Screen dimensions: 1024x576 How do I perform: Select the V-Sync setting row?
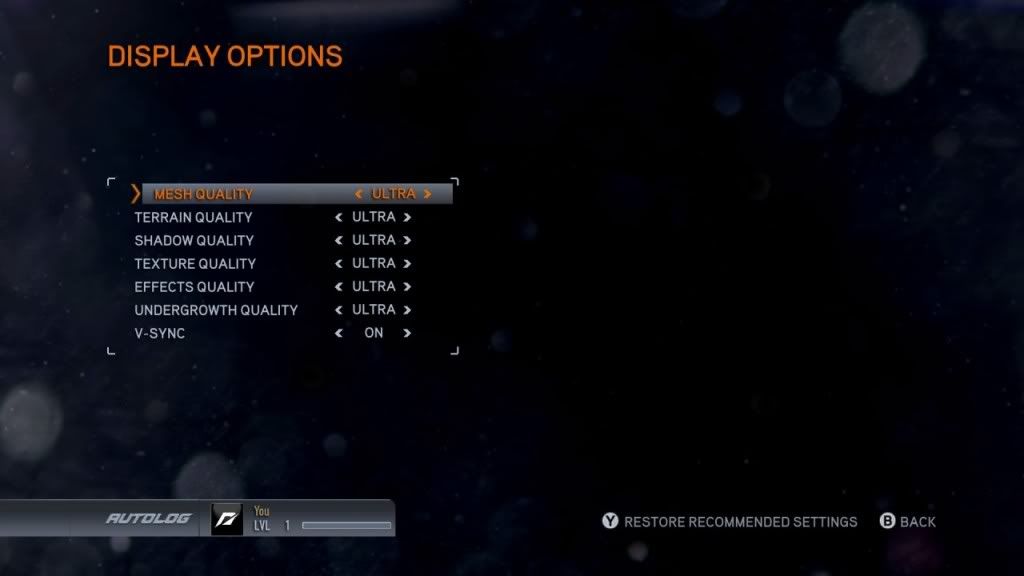pyautogui.click(x=160, y=333)
